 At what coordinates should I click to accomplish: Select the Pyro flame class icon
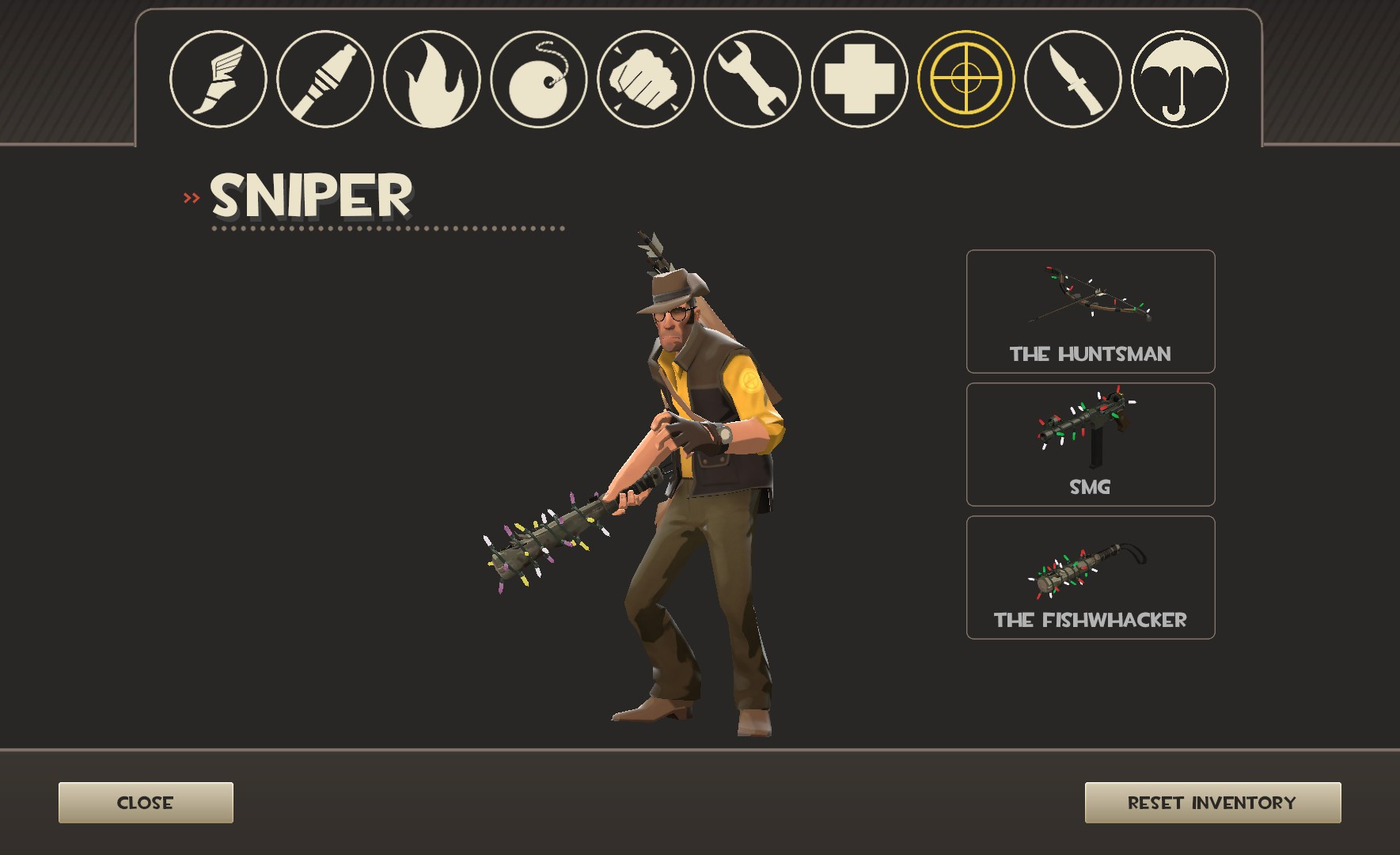[x=434, y=79]
